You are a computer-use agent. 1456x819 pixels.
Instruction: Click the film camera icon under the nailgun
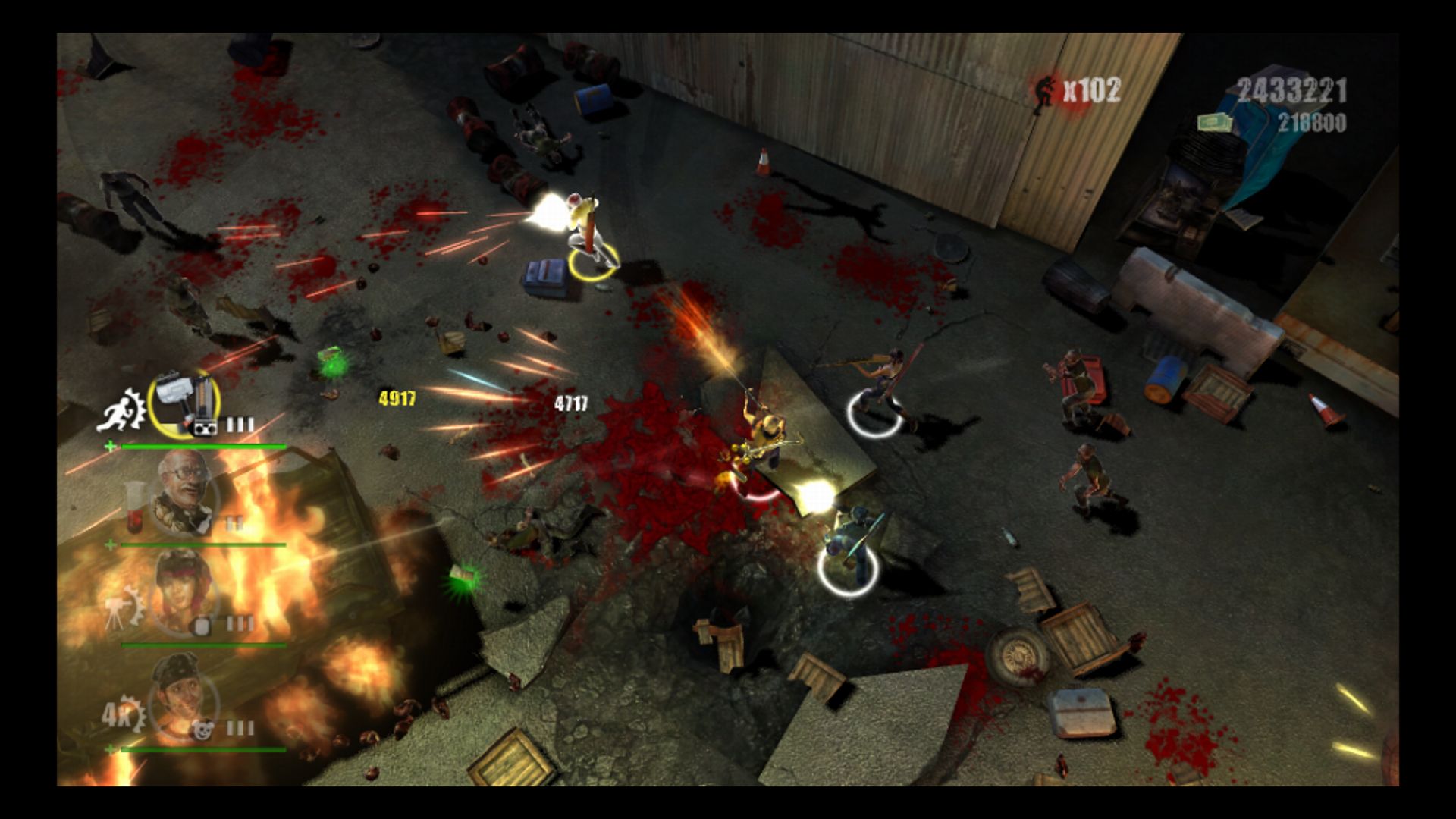pyautogui.click(x=206, y=426)
